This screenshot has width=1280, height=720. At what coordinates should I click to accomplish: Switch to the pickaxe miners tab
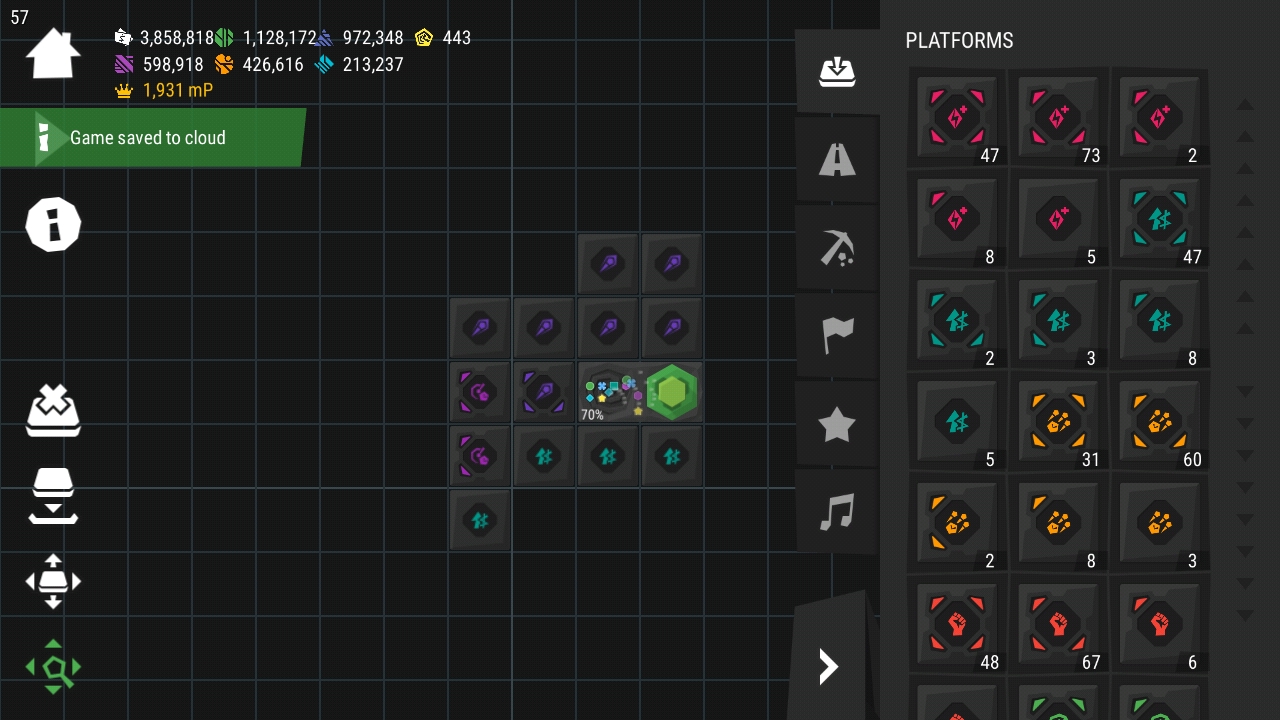[837, 247]
